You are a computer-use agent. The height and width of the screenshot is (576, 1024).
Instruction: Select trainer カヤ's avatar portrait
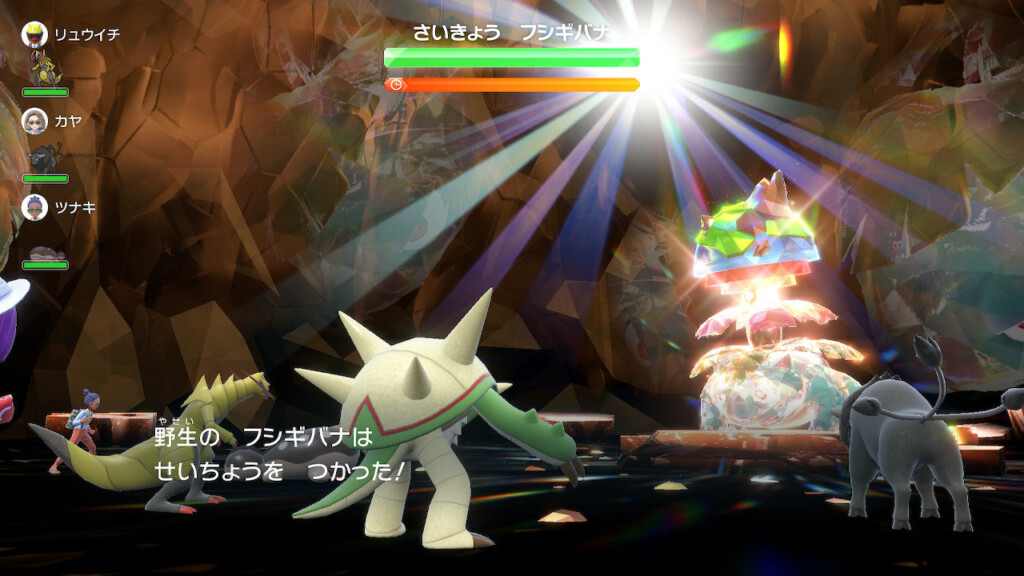click(35, 121)
